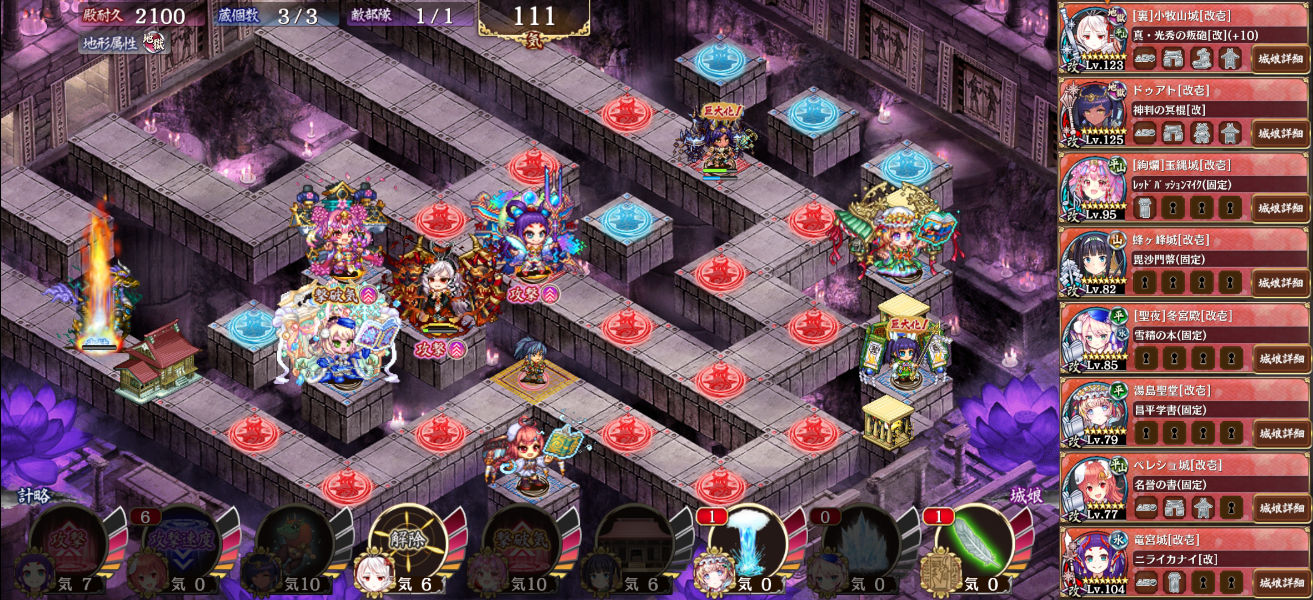Select the 小牧山城 Lv.123 portrait

[1093, 38]
